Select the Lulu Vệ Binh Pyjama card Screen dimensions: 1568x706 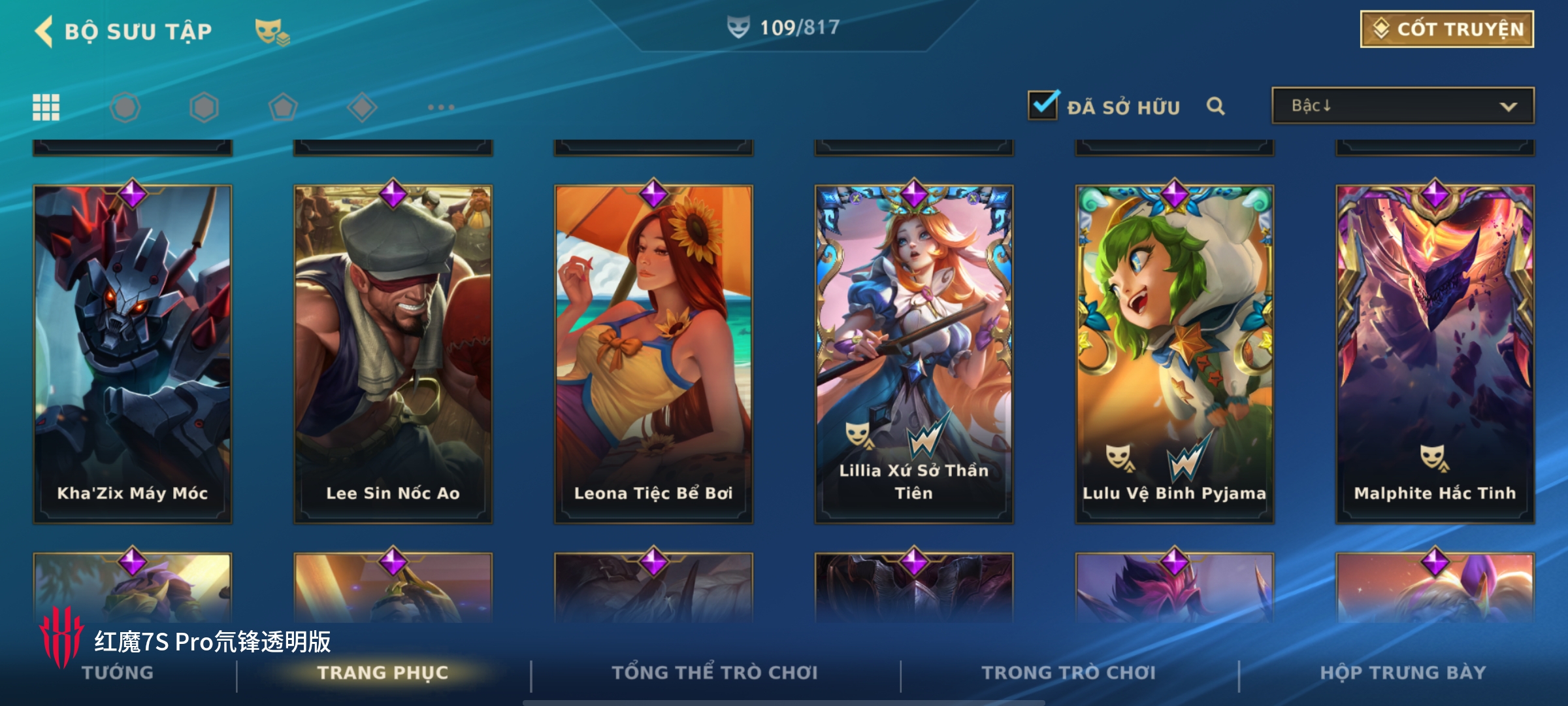[1174, 353]
